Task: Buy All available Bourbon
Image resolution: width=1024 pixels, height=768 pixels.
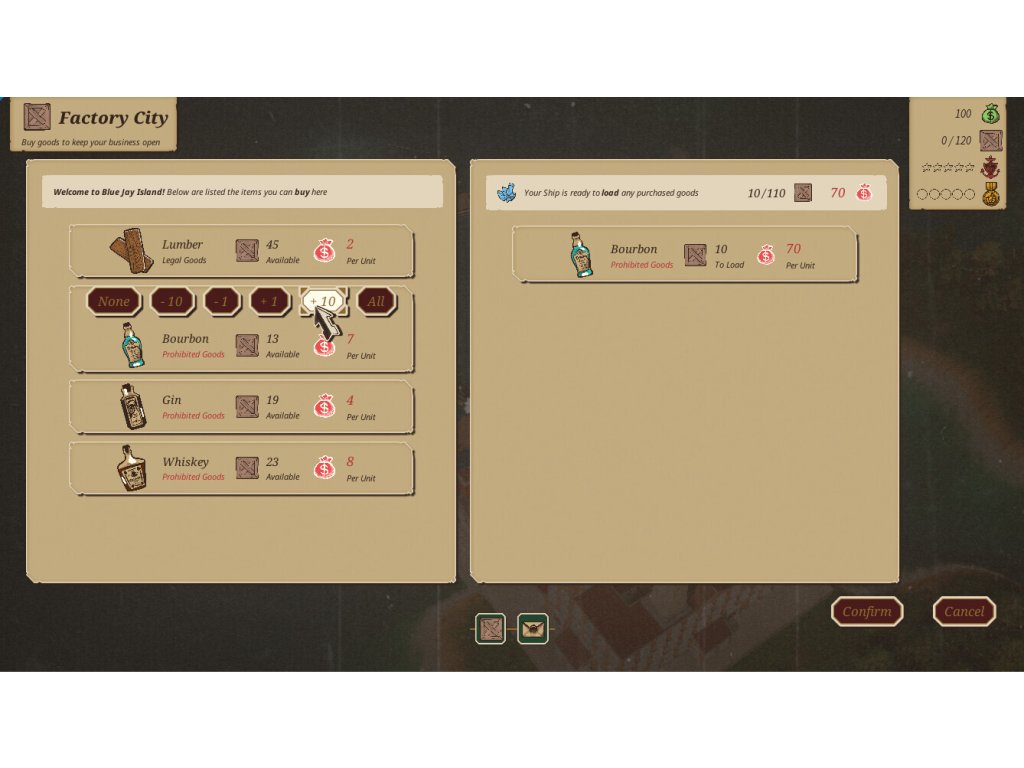Action: point(376,301)
